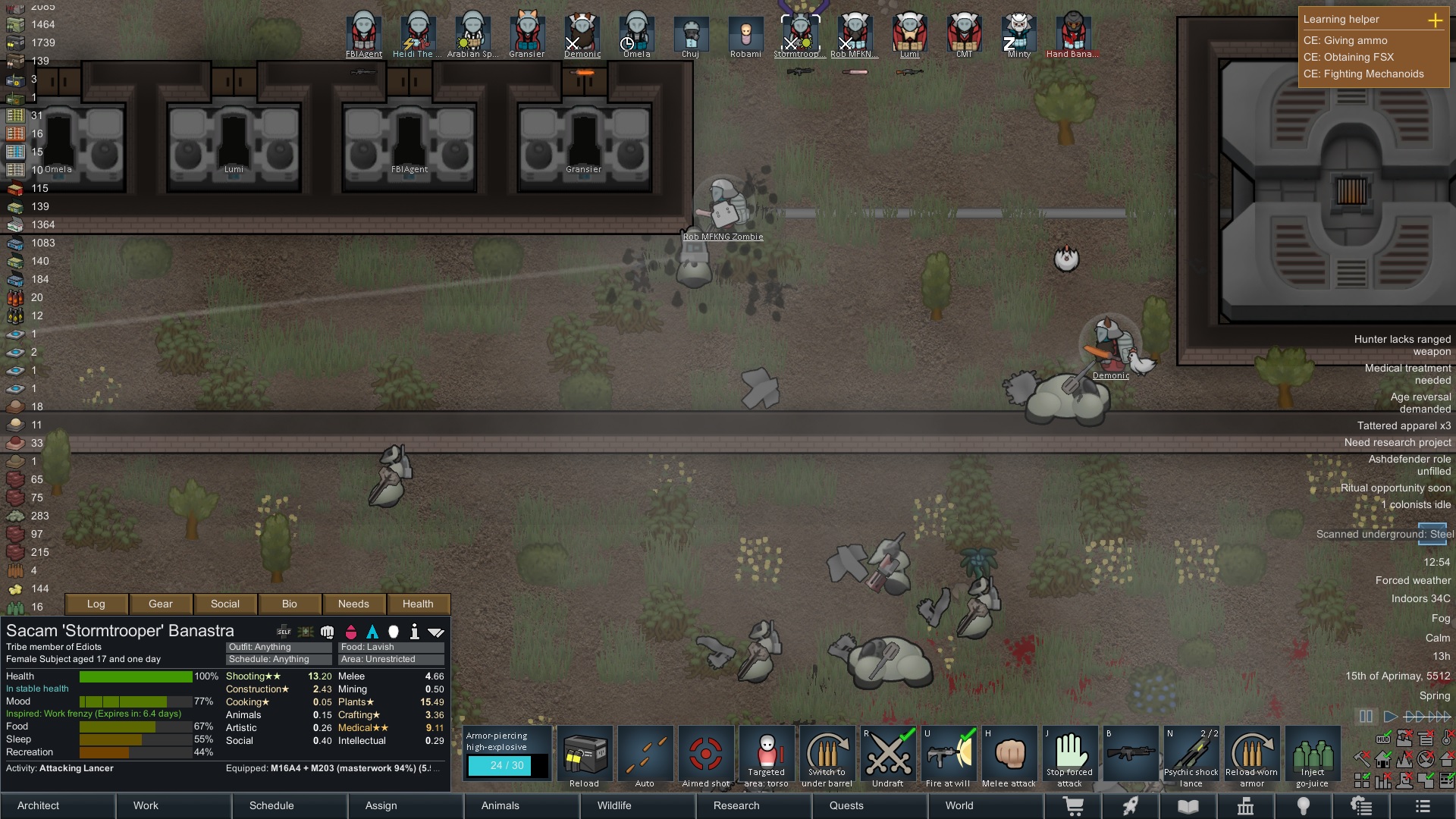This screenshot has height=819, width=1456.
Task: Inject go-juice into colonist
Action: coord(1312,757)
